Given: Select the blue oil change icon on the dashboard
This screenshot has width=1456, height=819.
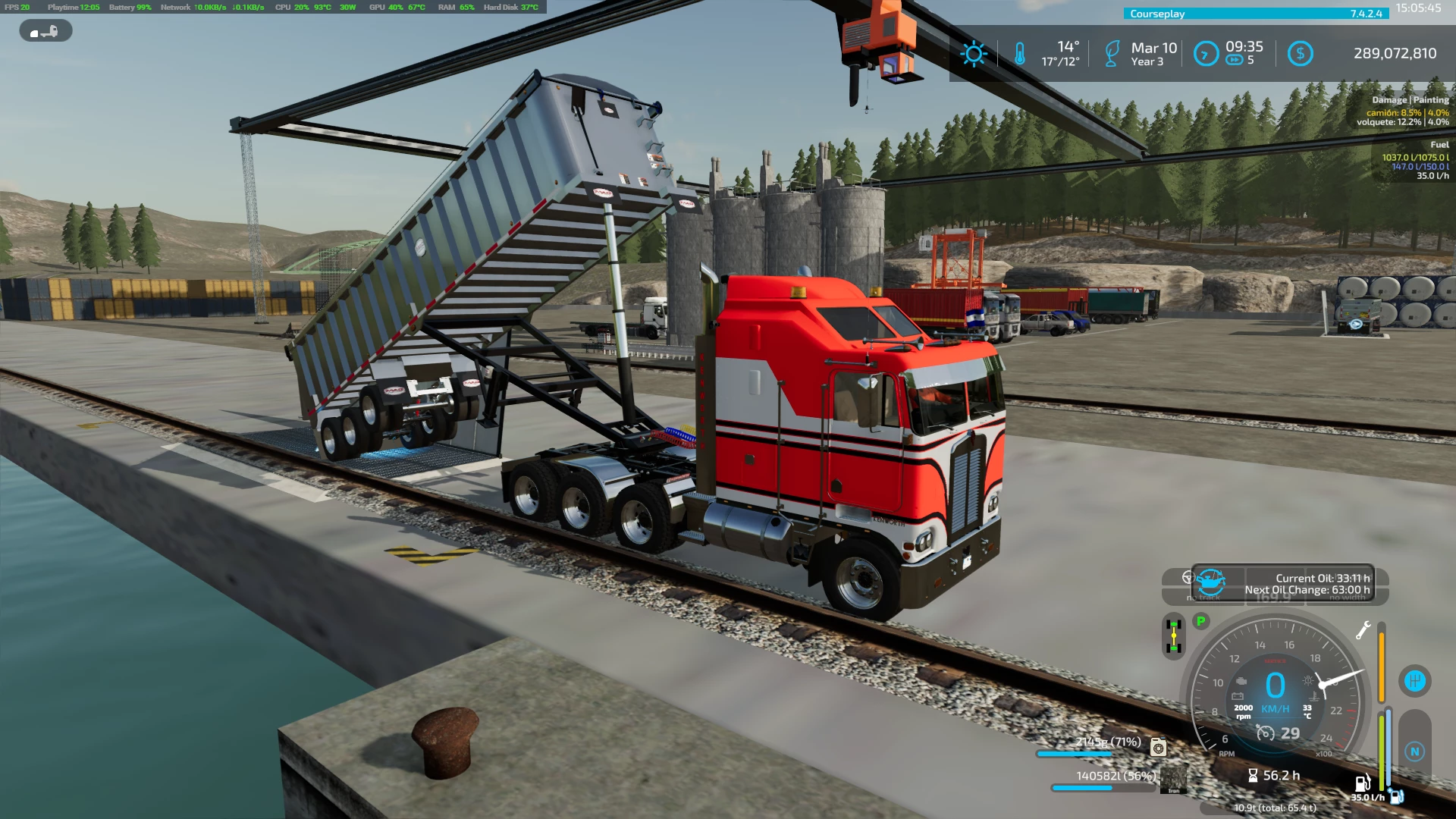Looking at the screenshot, I should [x=1212, y=582].
